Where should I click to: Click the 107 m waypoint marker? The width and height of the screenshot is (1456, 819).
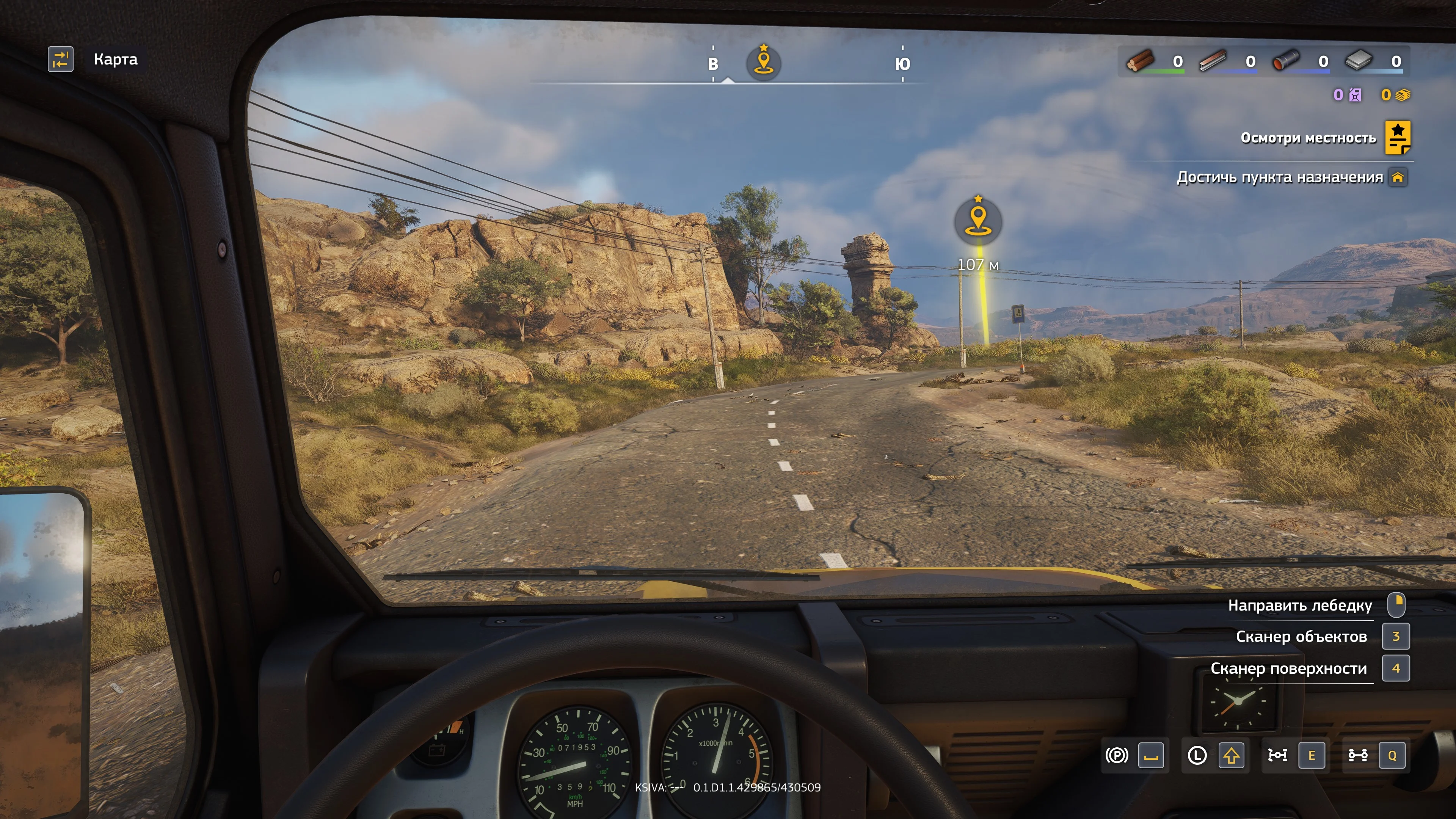coord(978,221)
